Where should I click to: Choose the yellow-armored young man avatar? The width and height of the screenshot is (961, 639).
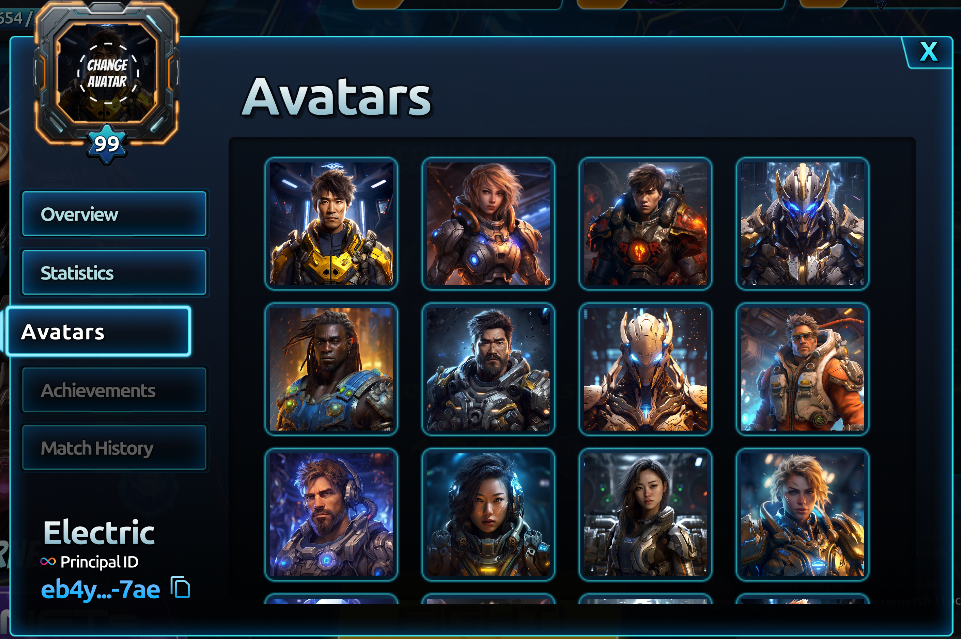(x=331, y=223)
